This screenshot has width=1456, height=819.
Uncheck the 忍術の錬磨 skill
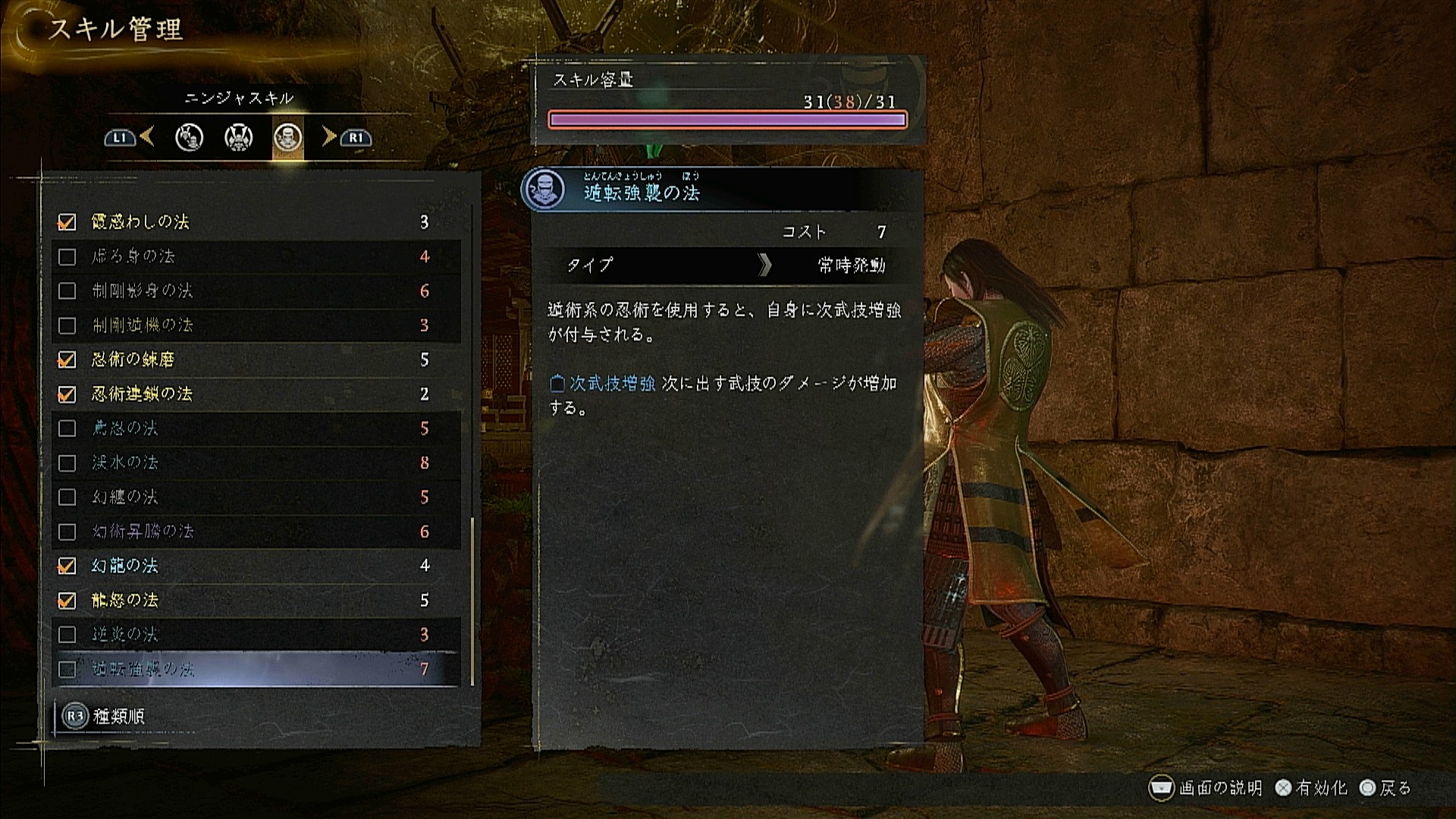tap(67, 359)
